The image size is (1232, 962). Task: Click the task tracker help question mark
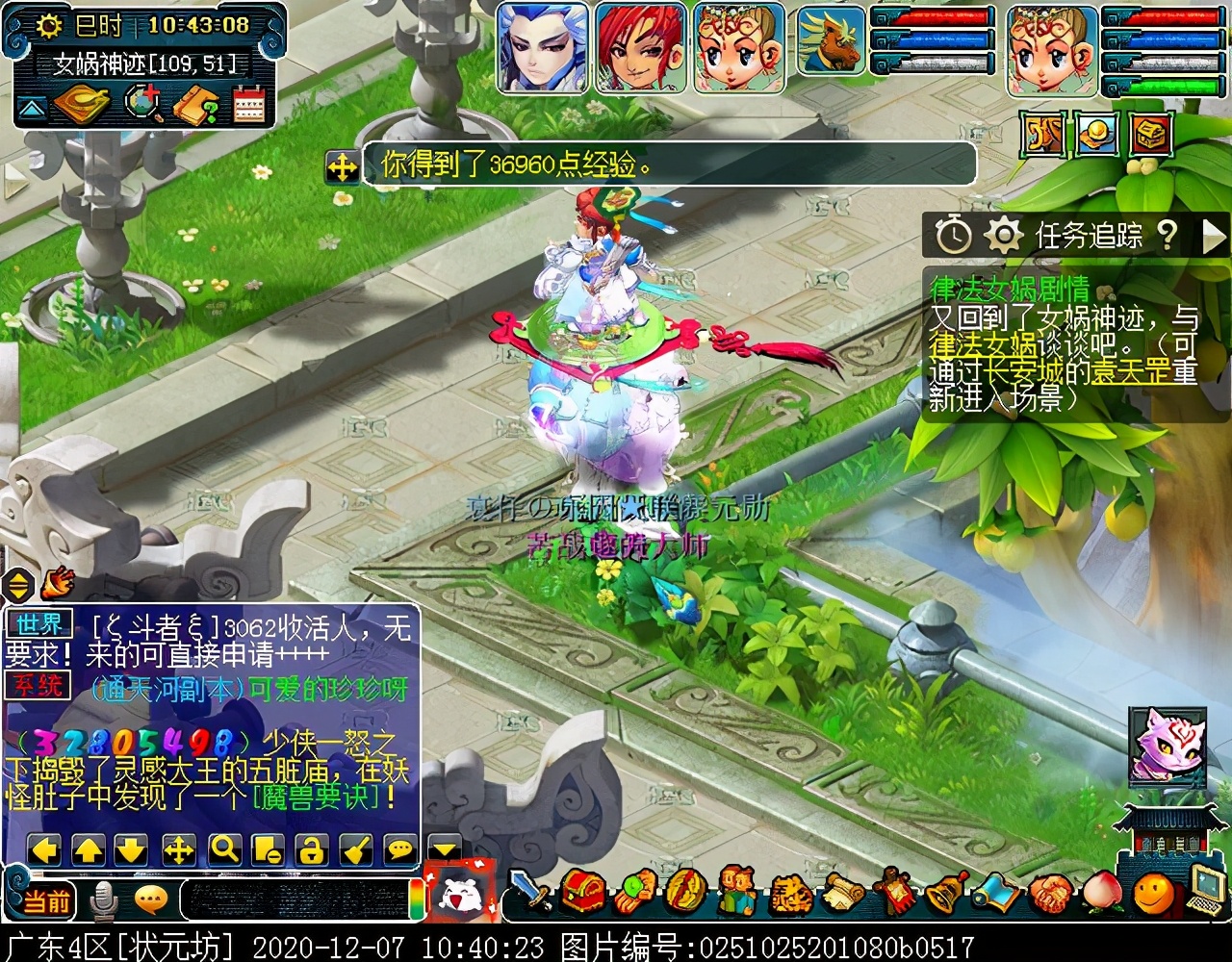[1167, 234]
